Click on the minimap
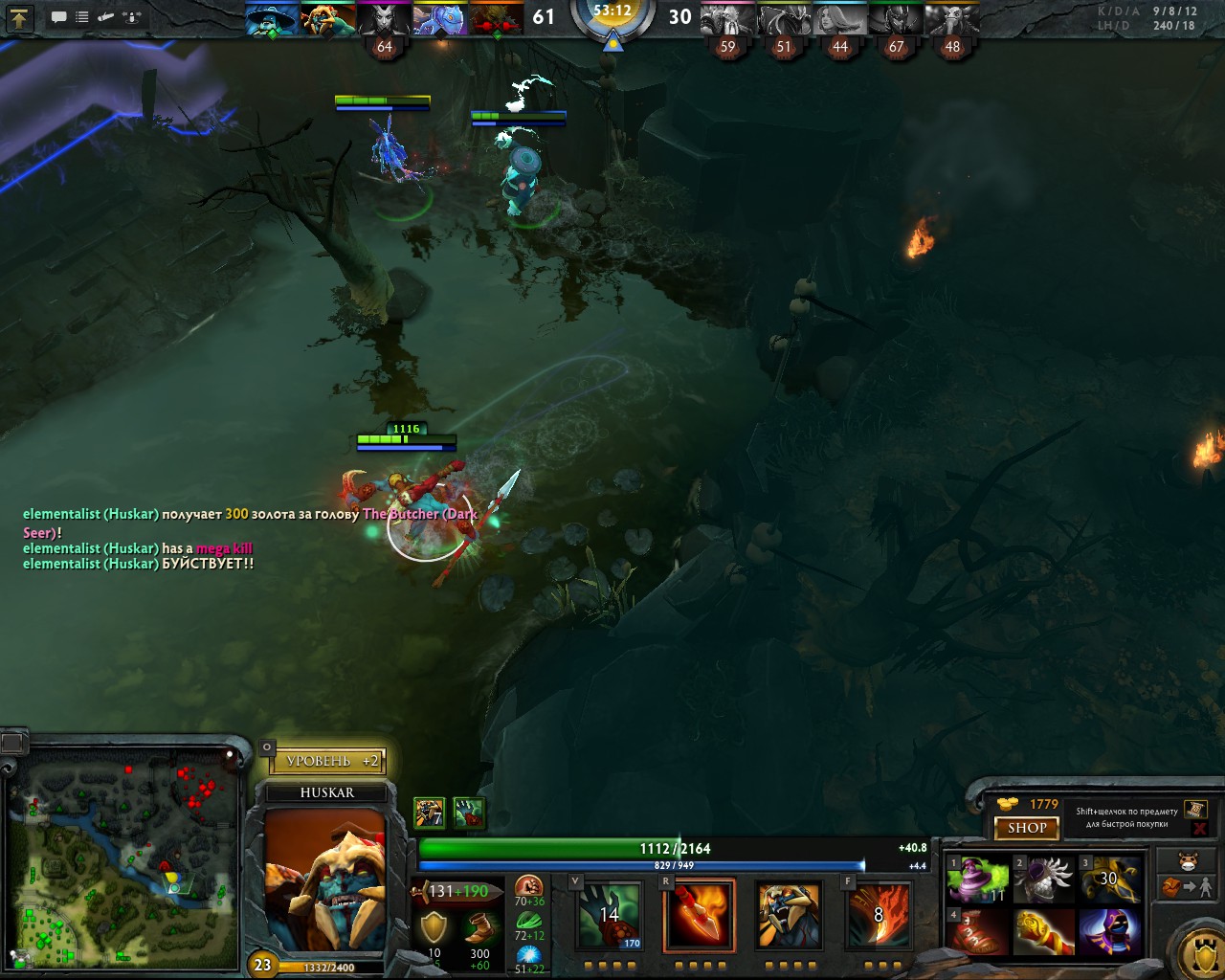1225x980 pixels. 122,861
